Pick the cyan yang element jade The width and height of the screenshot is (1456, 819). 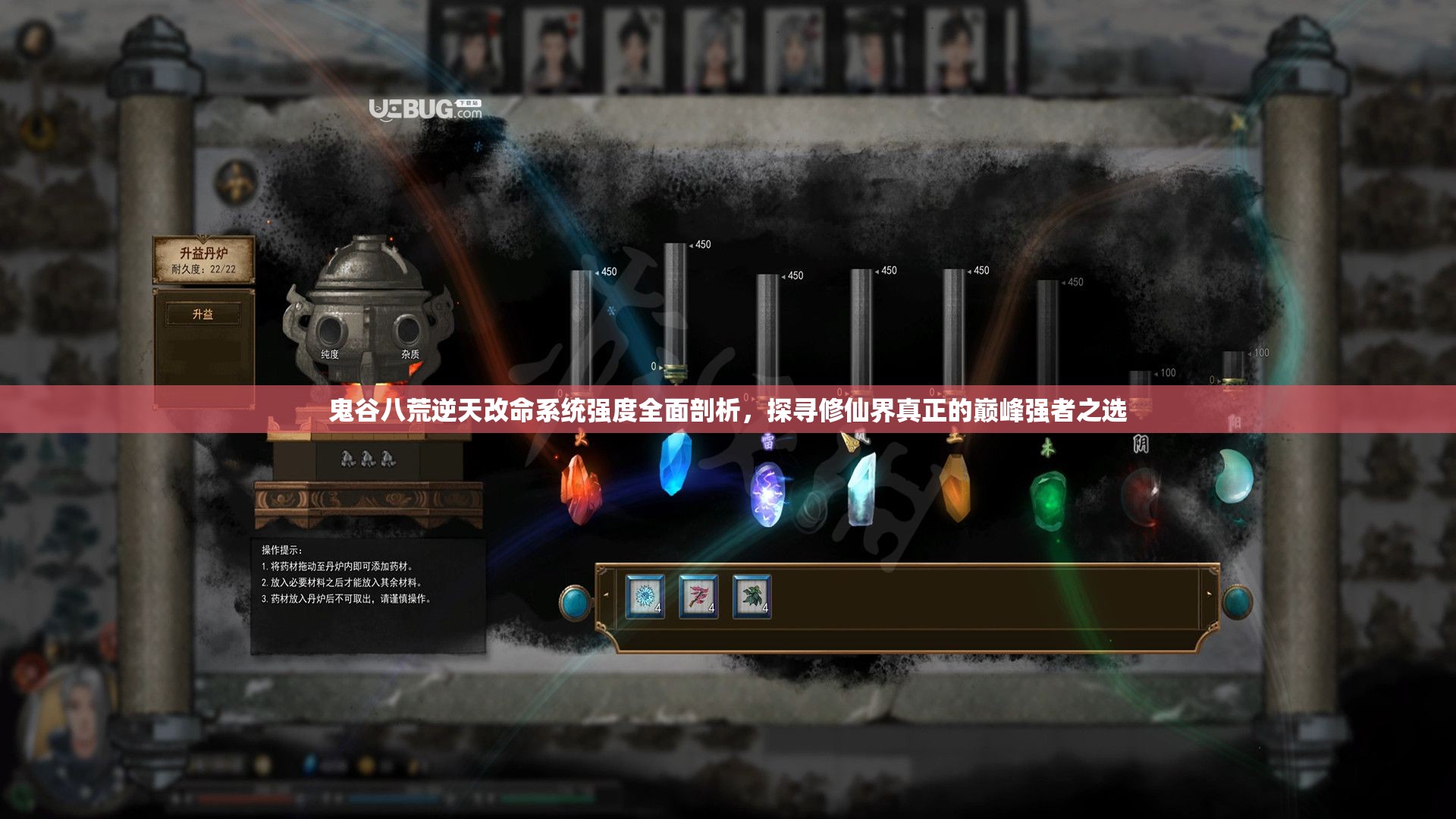(x=1233, y=476)
